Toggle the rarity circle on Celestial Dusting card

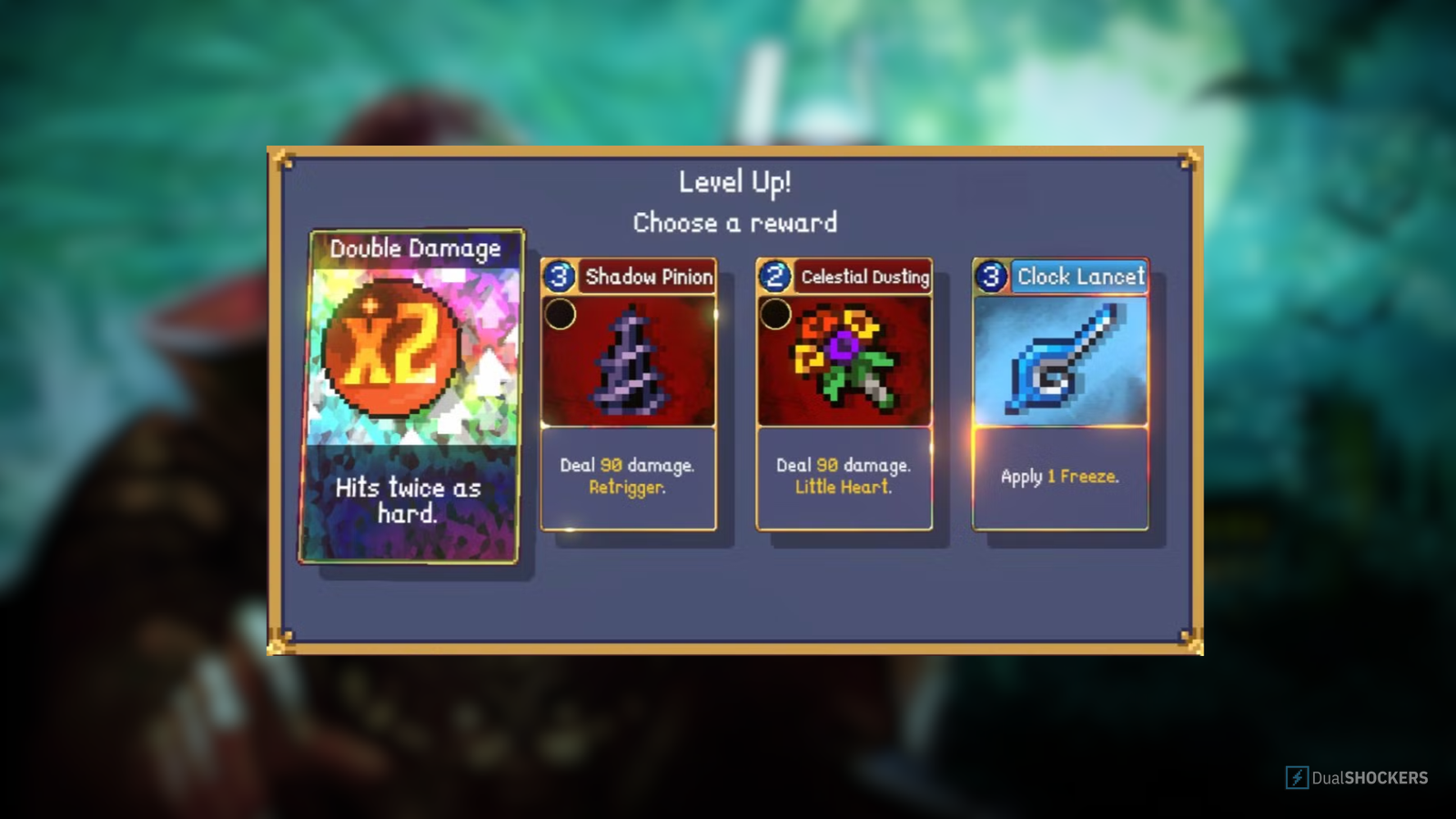pos(778,313)
